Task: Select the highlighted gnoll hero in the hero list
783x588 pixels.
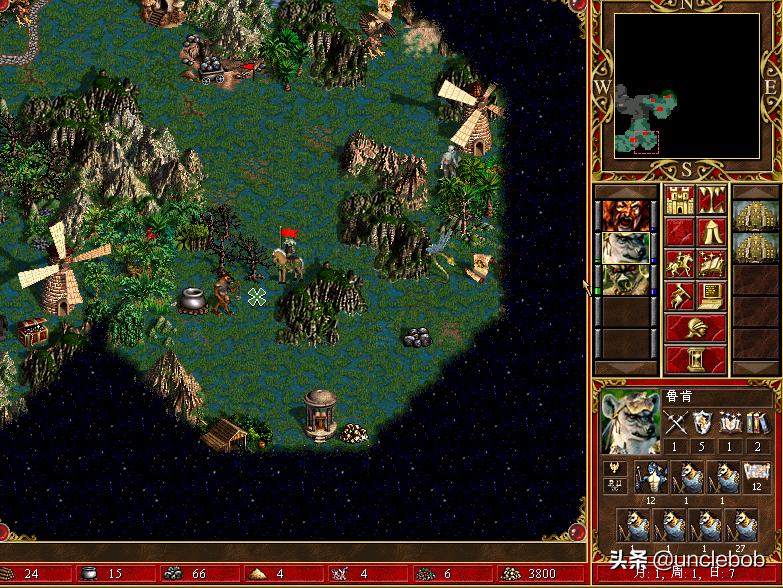Action: tap(625, 247)
